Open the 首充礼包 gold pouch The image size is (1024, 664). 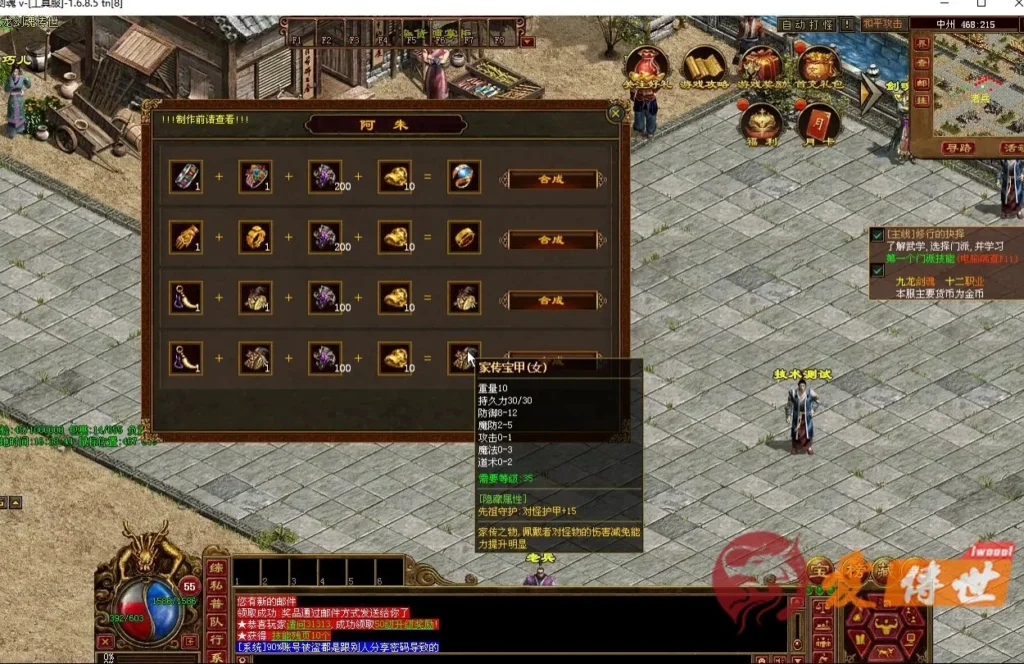point(819,68)
